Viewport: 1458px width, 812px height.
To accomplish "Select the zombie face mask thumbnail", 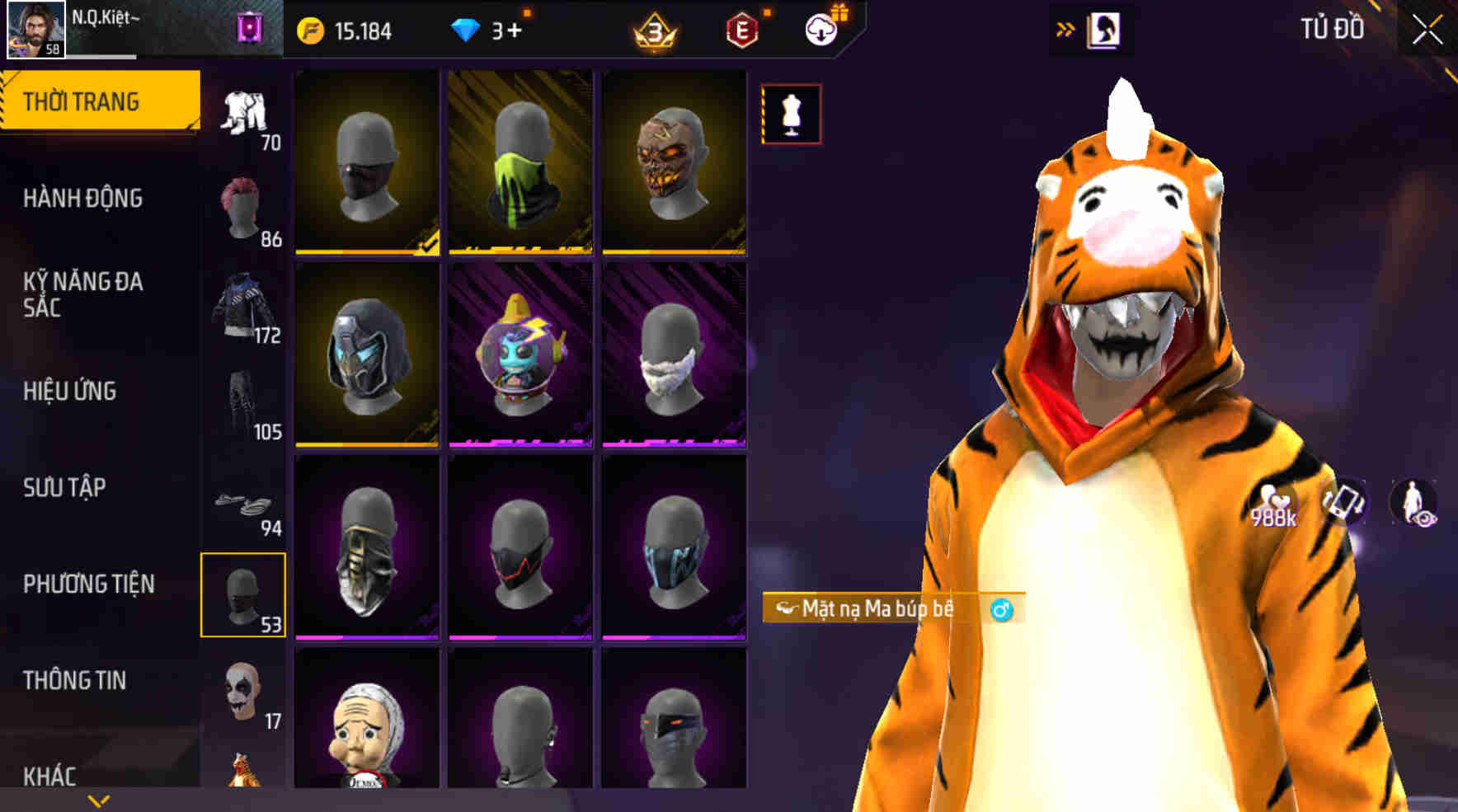I will point(676,162).
